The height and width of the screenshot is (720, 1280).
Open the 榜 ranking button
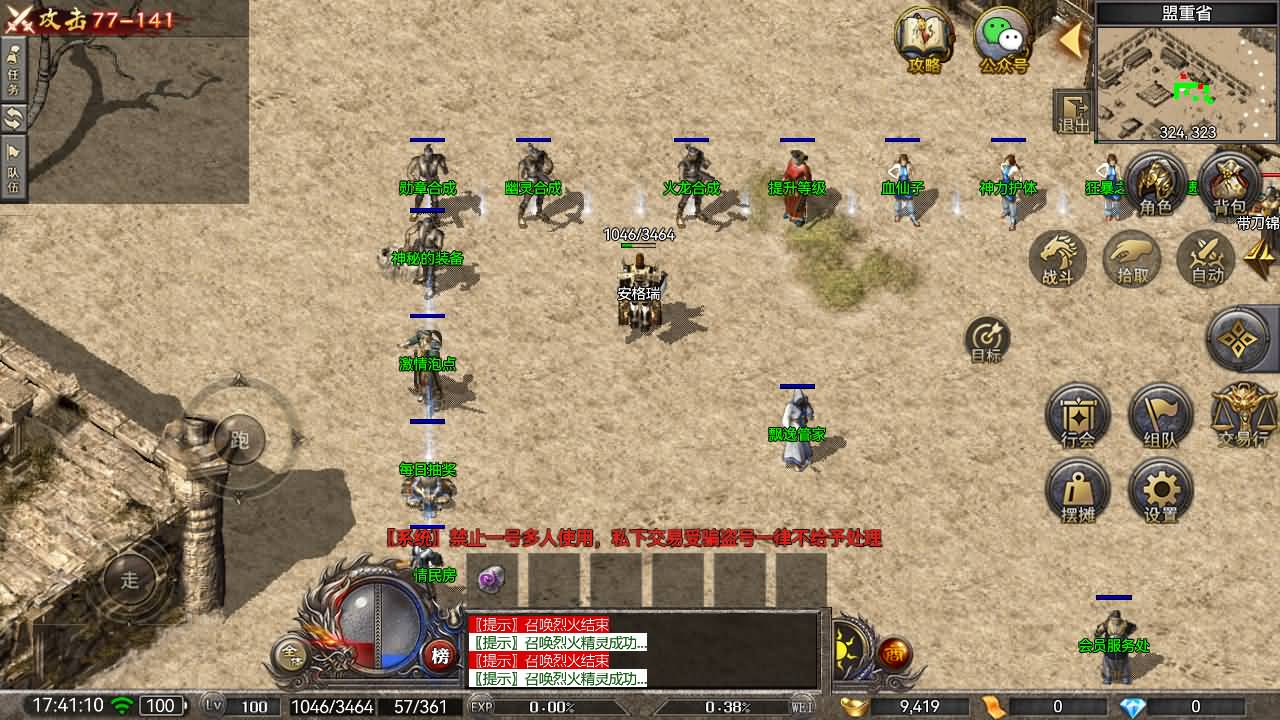click(x=439, y=656)
